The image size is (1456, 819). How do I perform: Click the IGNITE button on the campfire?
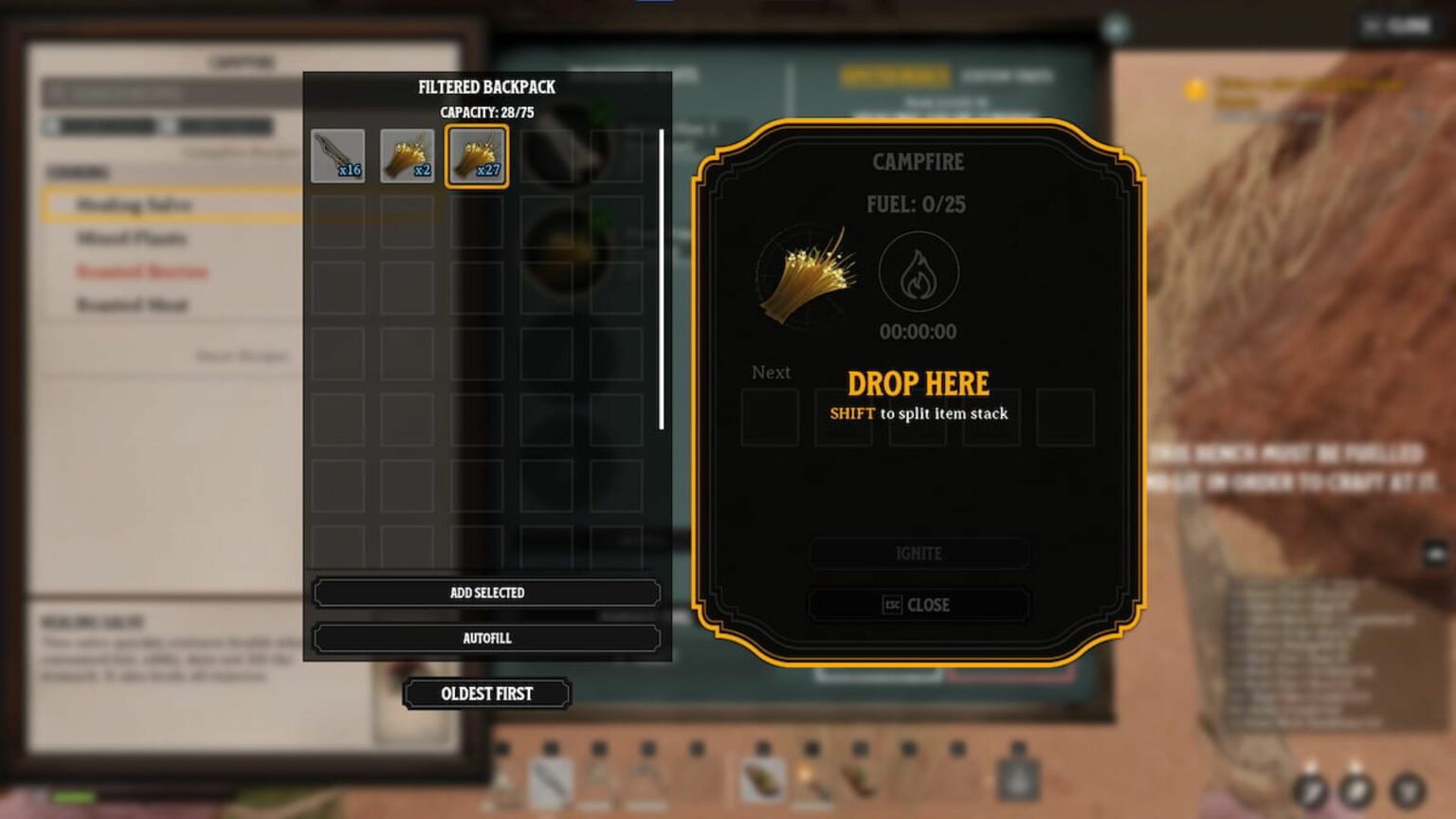coord(918,554)
